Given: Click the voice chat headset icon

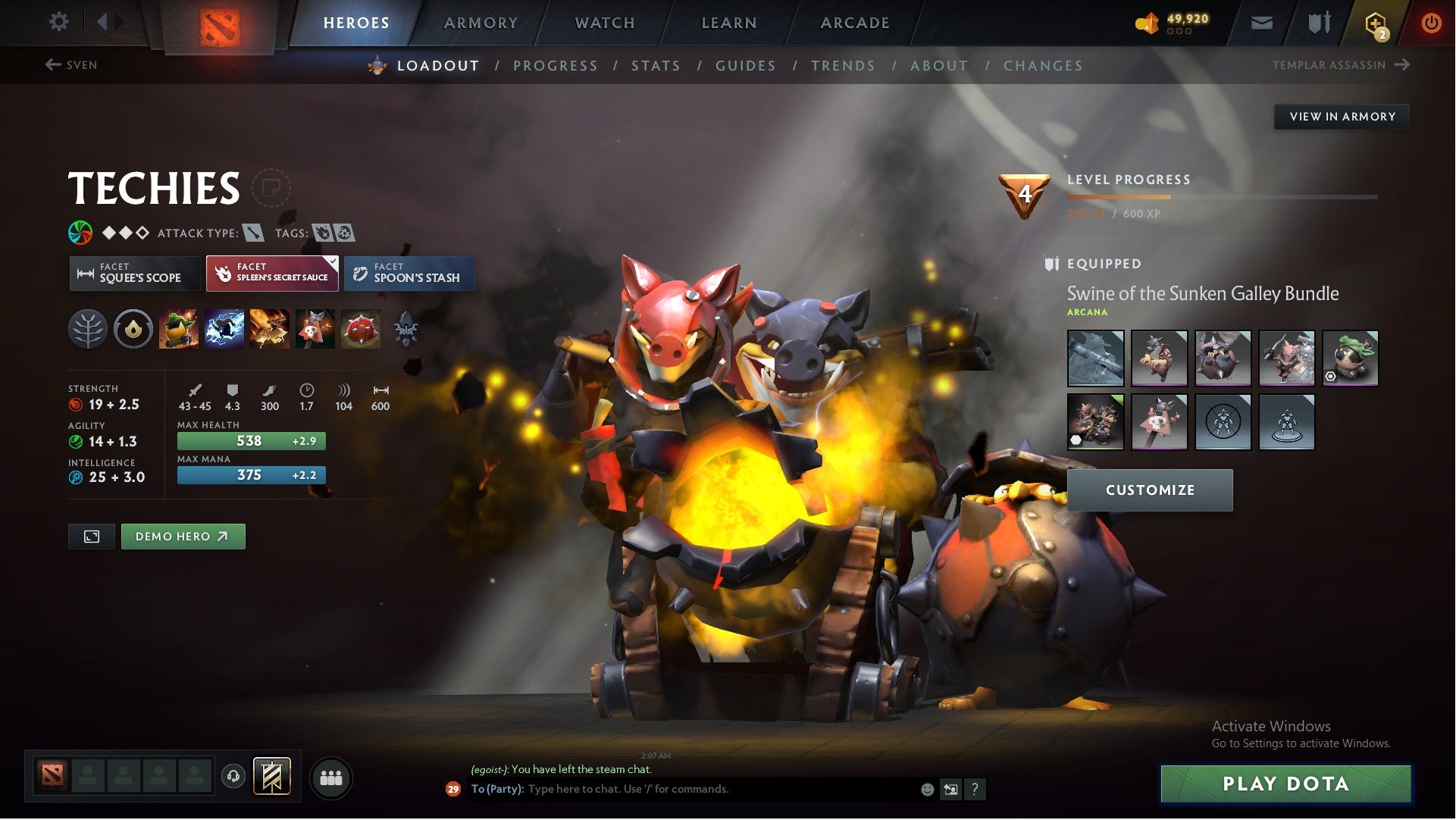Looking at the screenshot, I should coord(233,777).
